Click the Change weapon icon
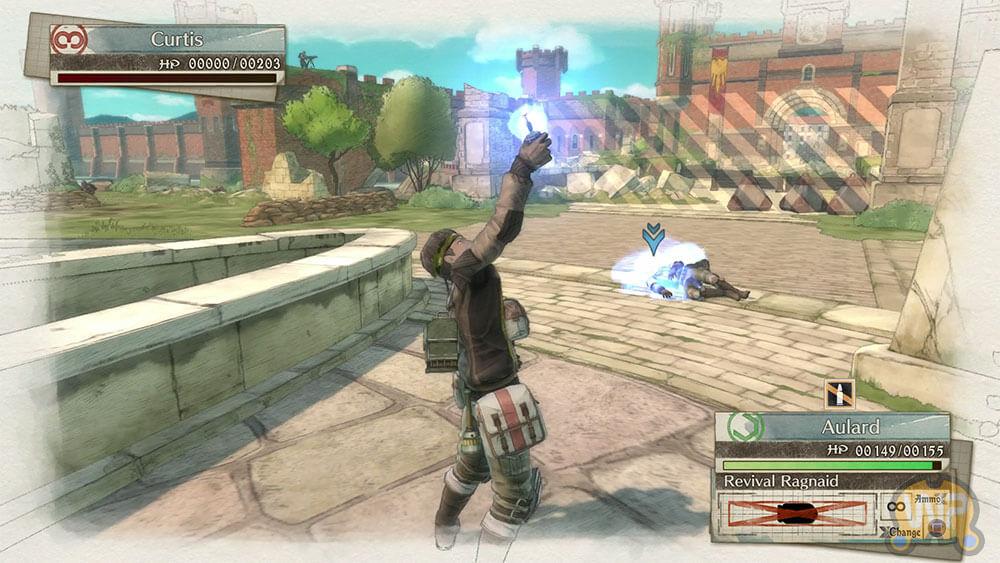Image resolution: width=1000 pixels, height=563 pixels. coord(937,527)
